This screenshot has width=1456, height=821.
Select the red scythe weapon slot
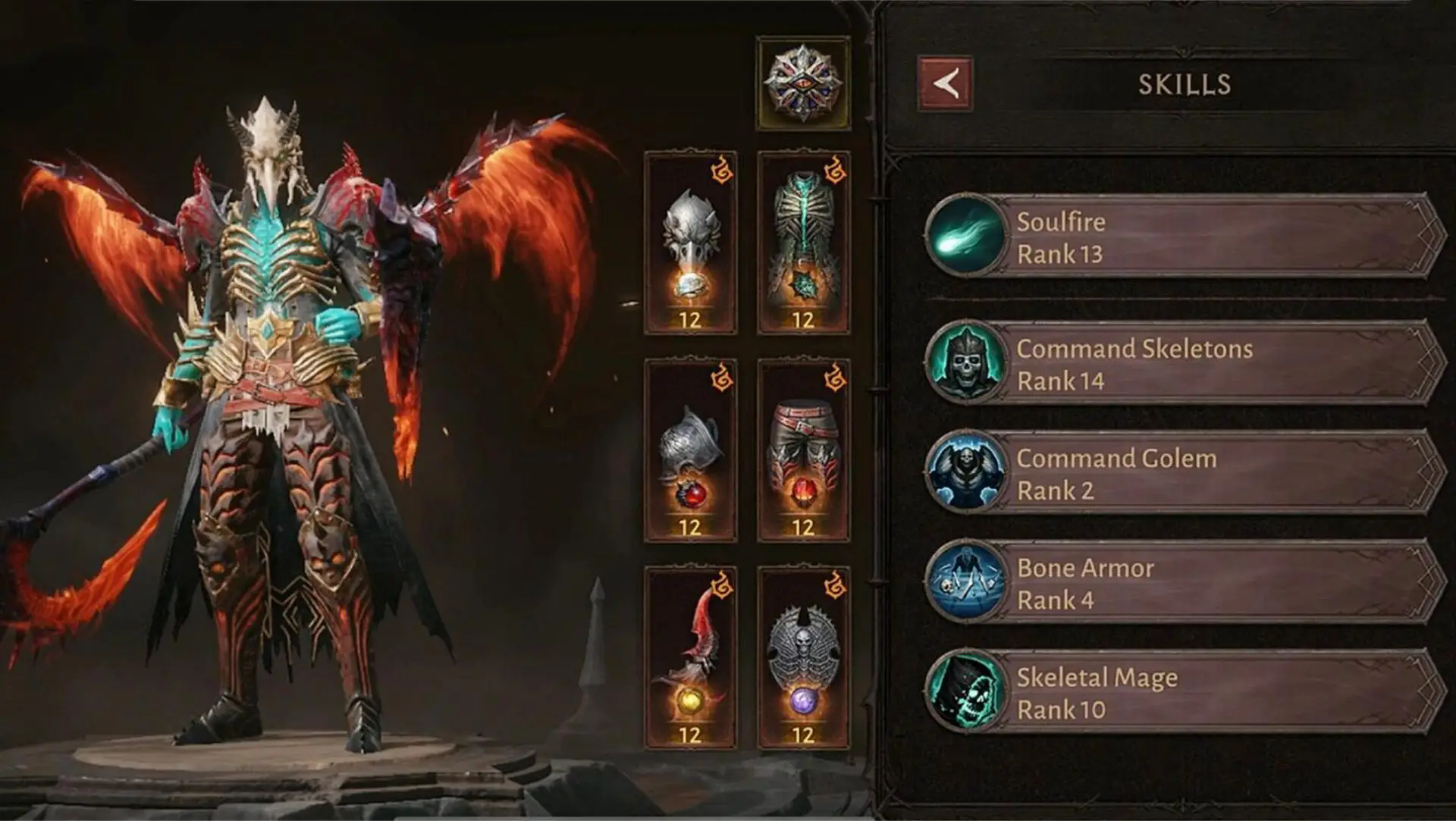coord(690,657)
